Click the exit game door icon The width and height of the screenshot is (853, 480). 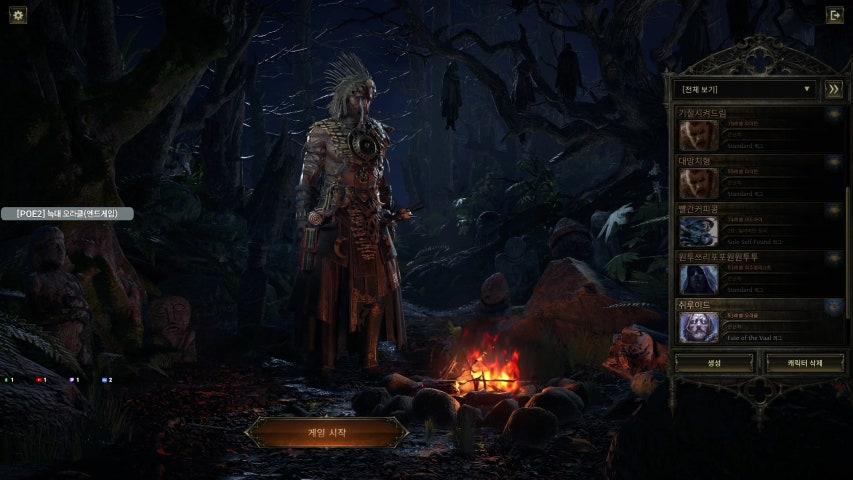click(834, 15)
